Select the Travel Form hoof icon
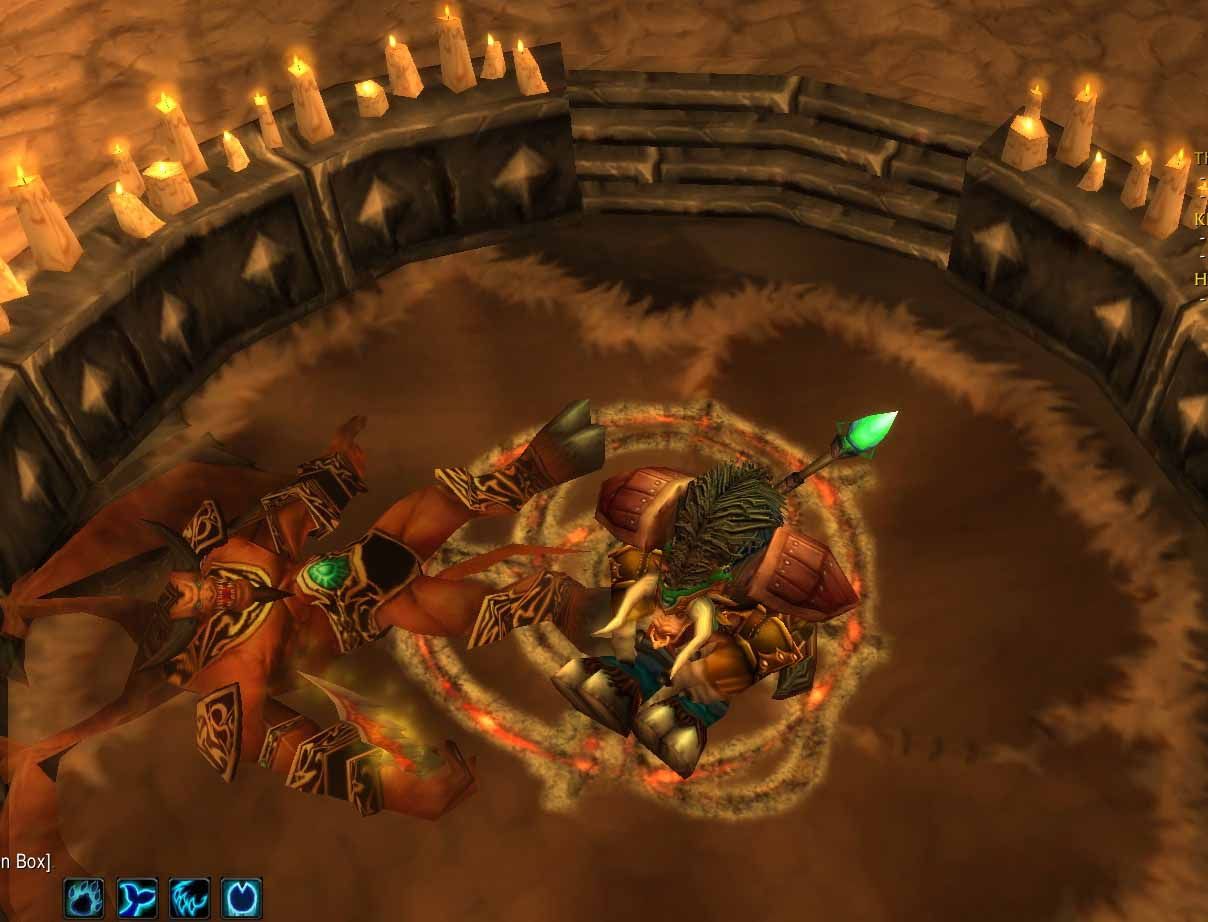Image resolution: width=1208 pixels, height=922 pixels. pos(241,897)
